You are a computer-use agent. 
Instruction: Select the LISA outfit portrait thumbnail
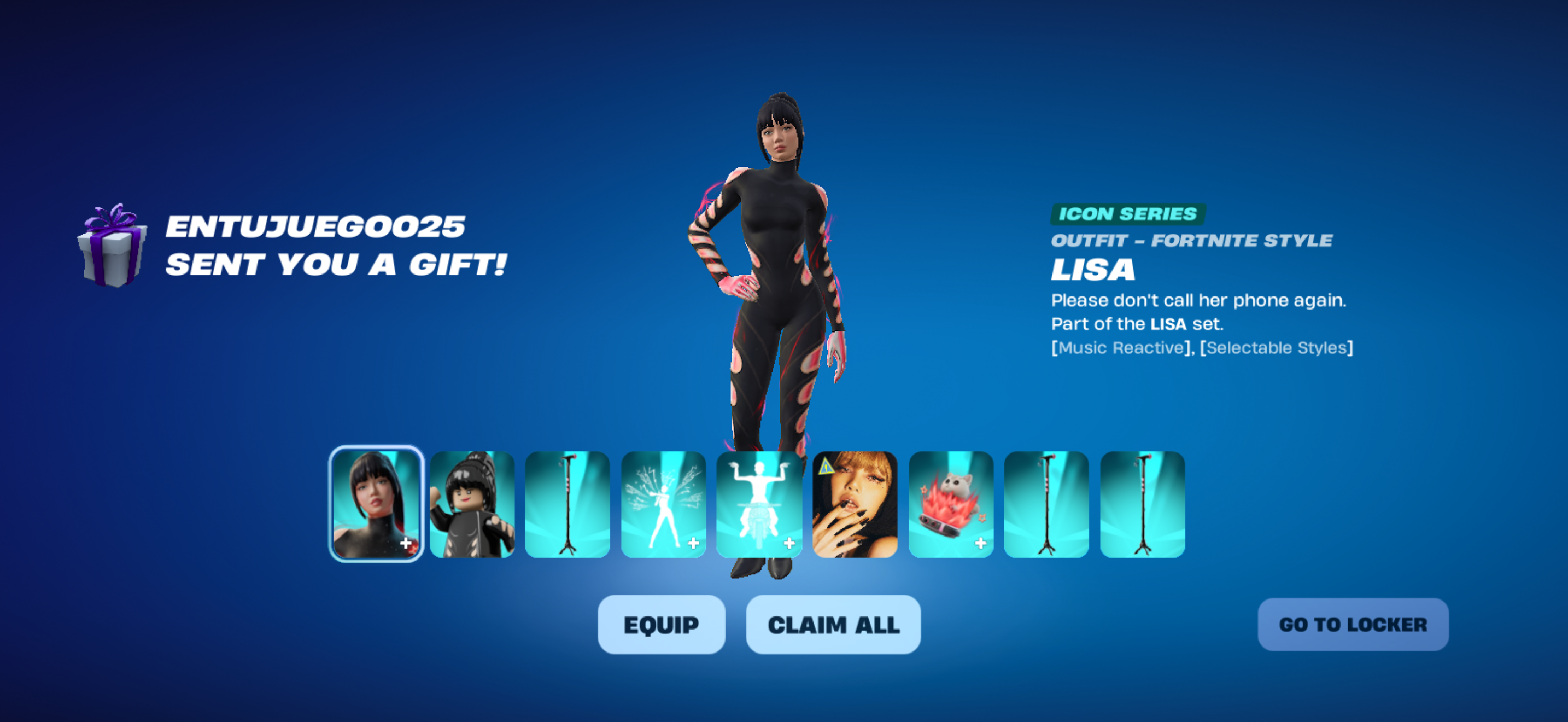point(376,504)
